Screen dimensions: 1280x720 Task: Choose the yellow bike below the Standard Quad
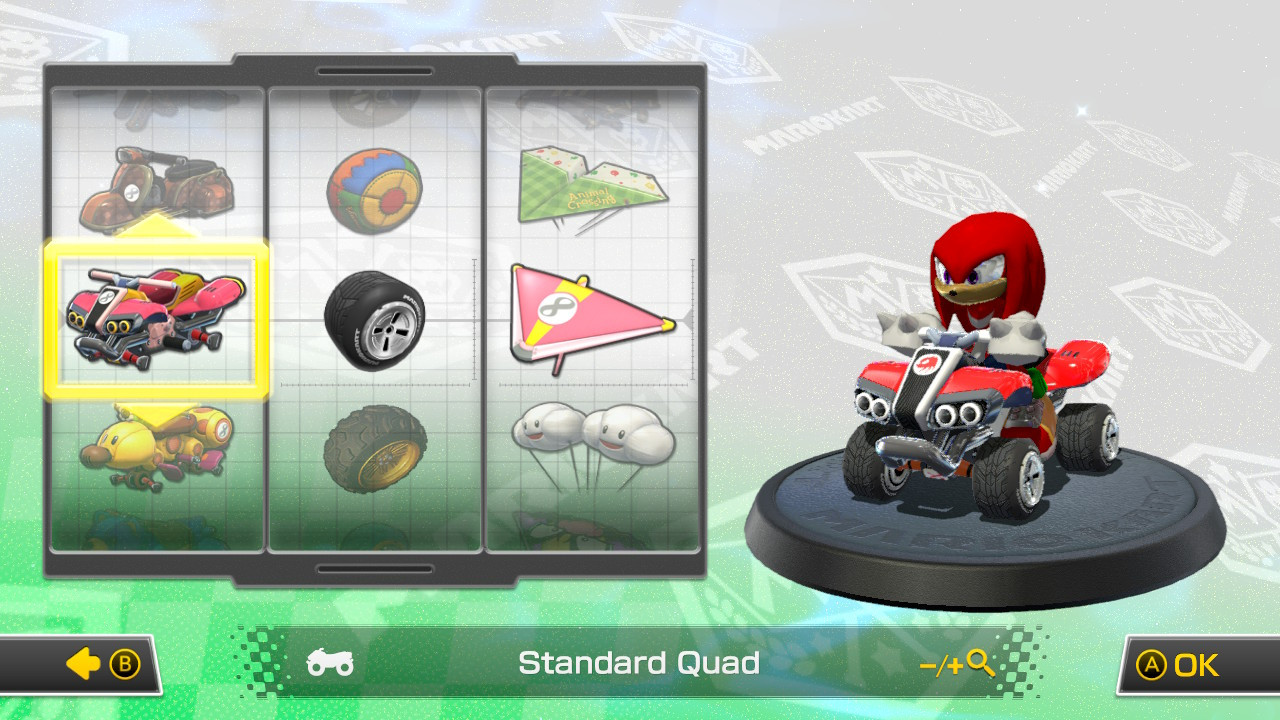pyautogui.click(x=155, y=445)
